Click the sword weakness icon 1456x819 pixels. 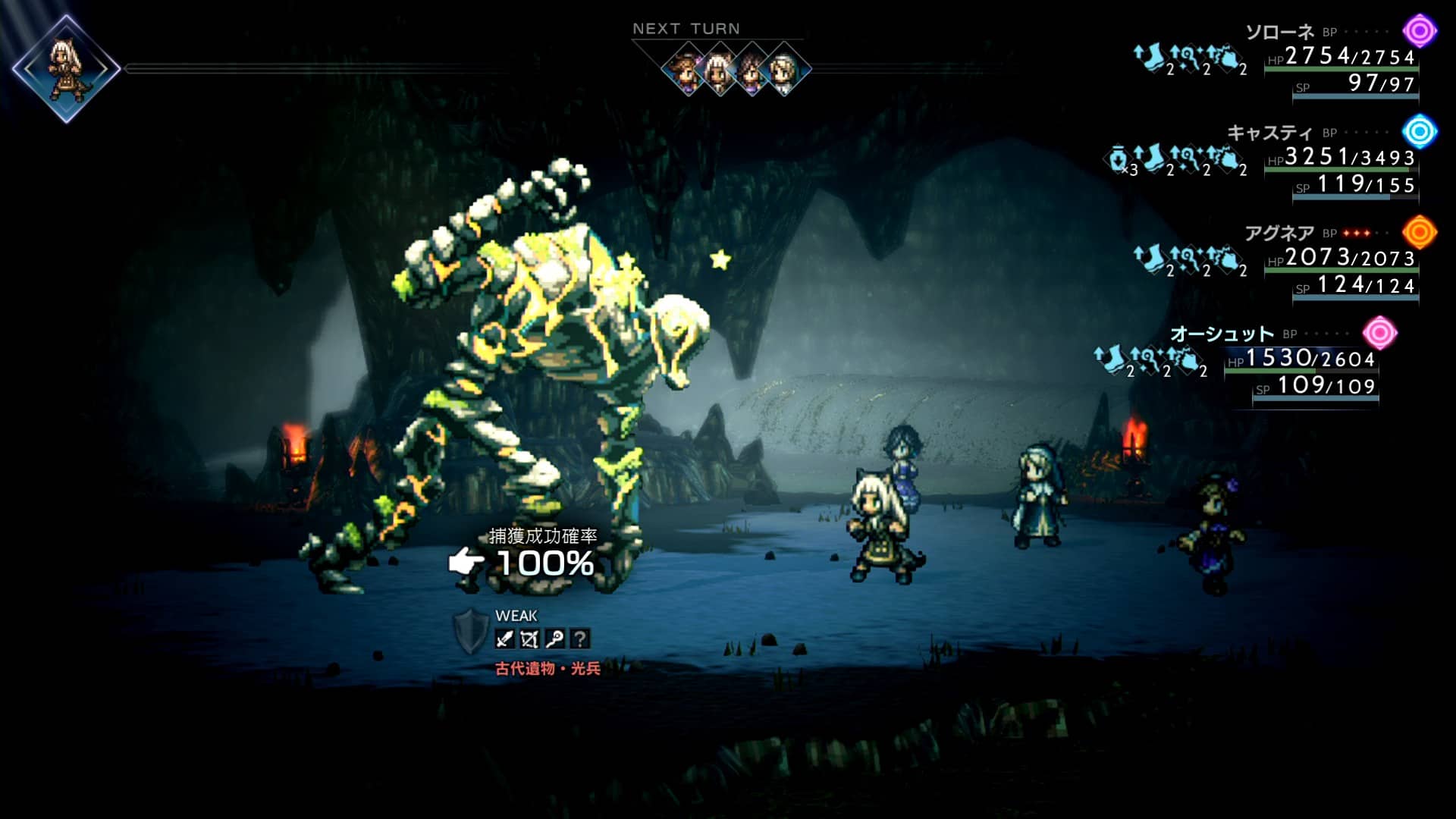pos(504,639)
